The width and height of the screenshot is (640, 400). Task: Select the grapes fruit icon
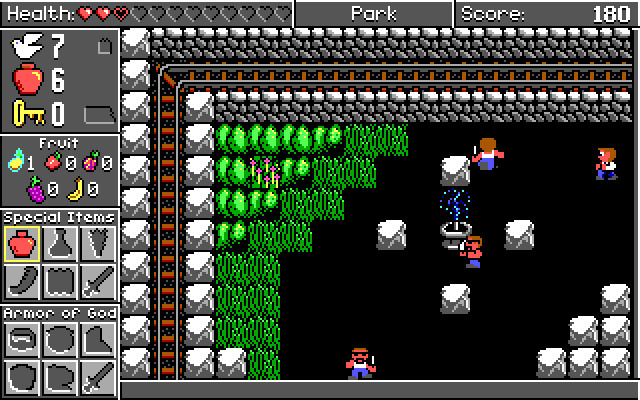click(x=36, y=188)
